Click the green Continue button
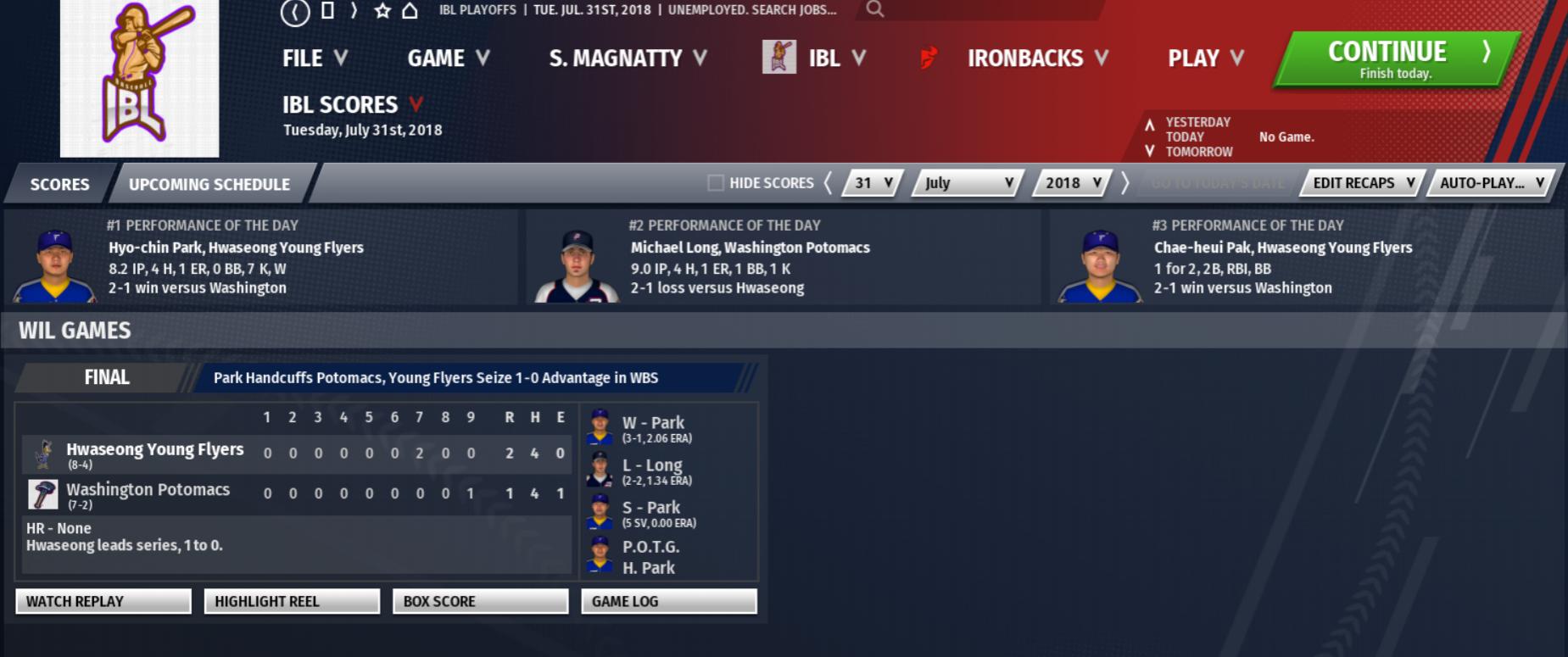This screenshot has height=657, width=1568. pos(1397,59)
